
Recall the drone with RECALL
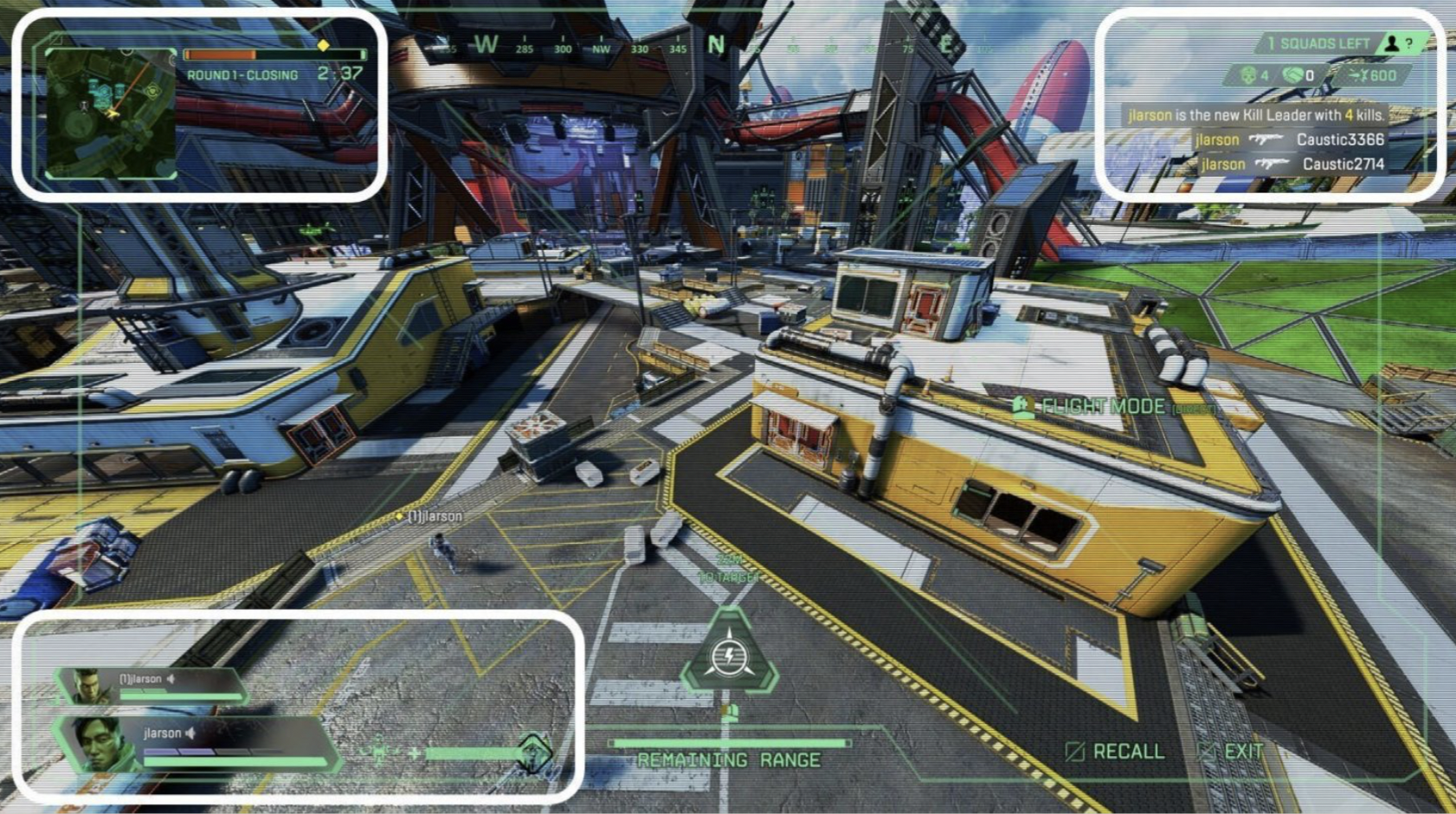(x=1117, y=752)
